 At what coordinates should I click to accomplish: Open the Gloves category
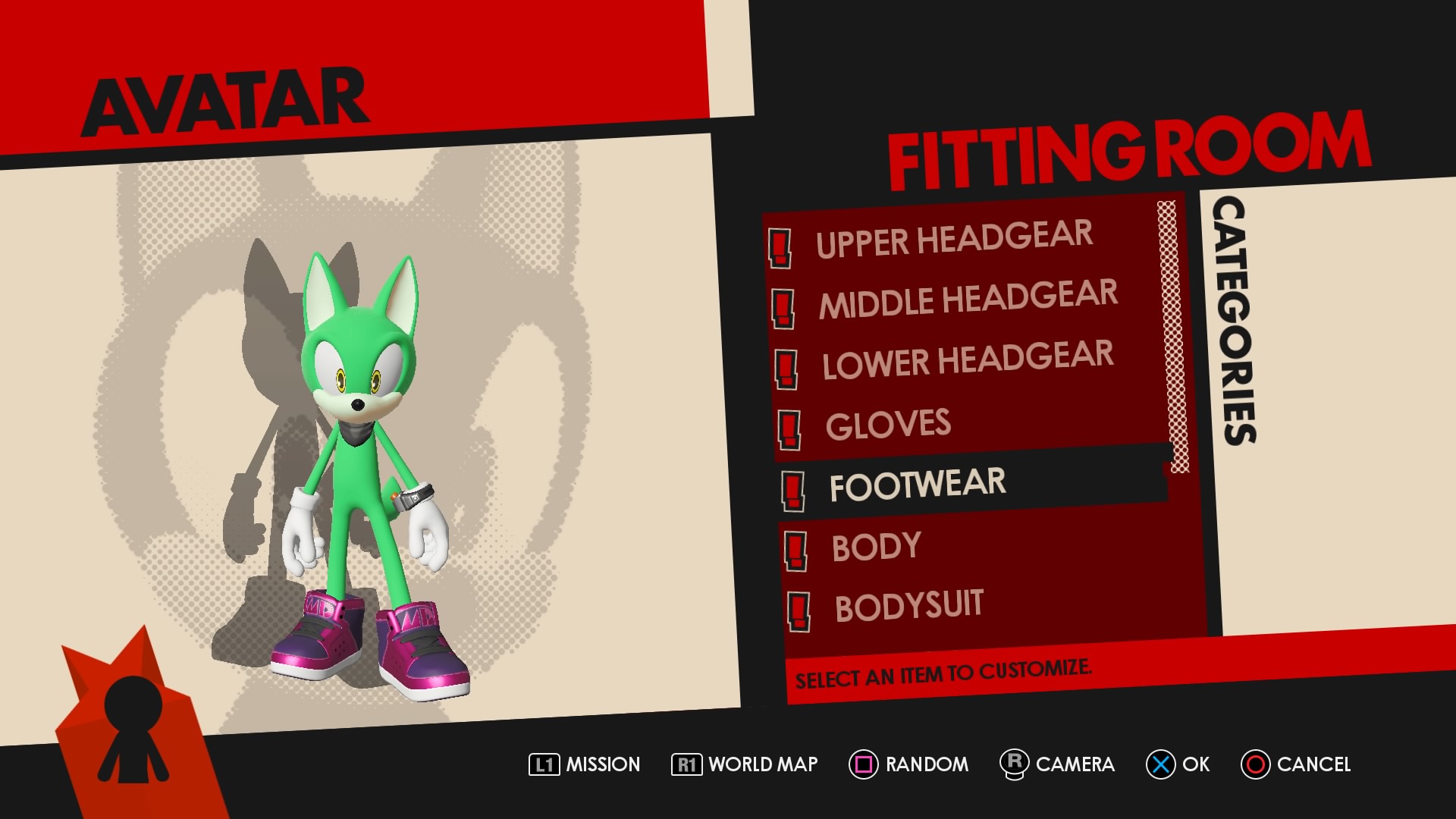click(888, 425)
